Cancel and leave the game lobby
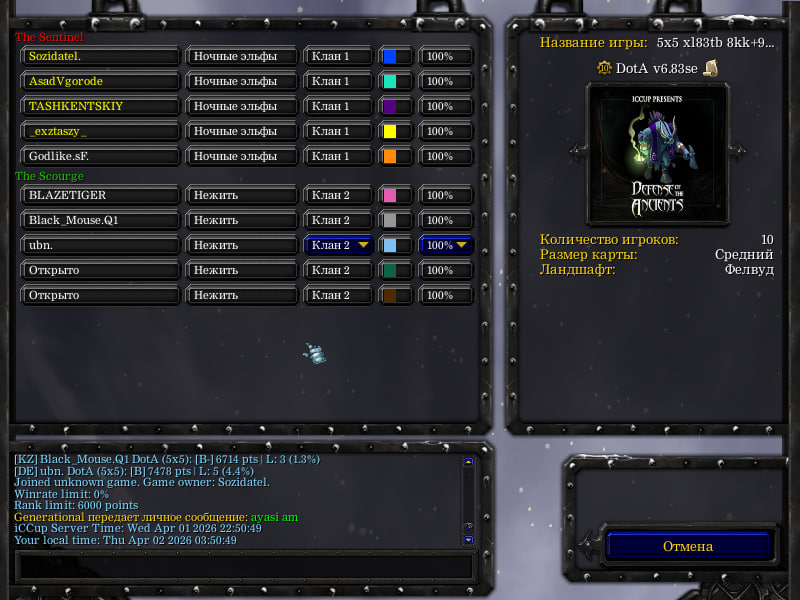 click(x=688, y=546)
